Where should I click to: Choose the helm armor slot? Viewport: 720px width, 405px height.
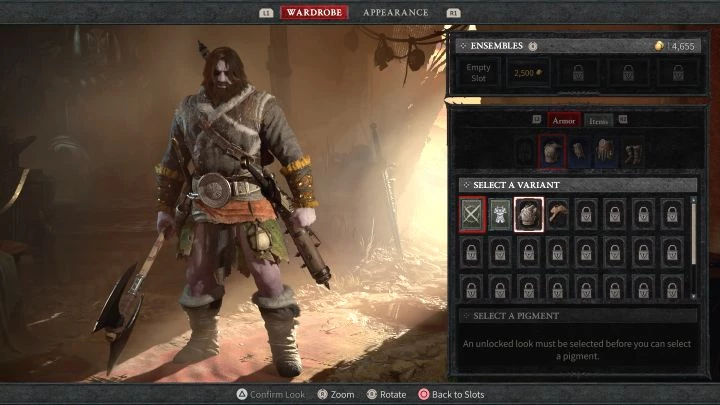coord(525,152)
